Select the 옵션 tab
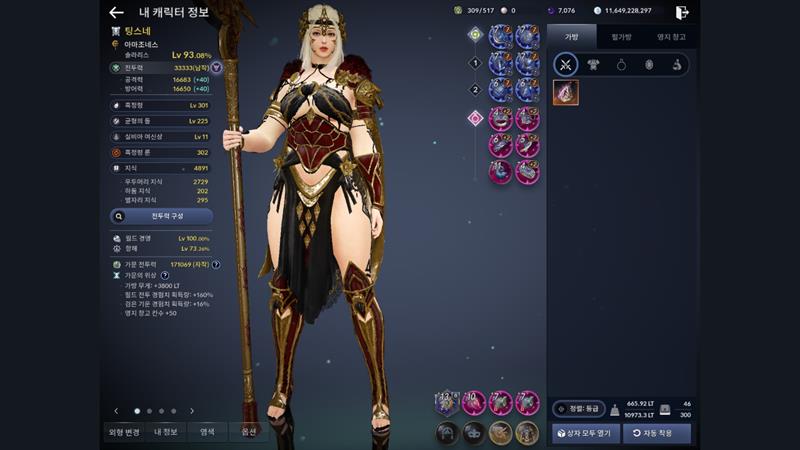This screenshot has width=800, height=450. tap(247, 432)
